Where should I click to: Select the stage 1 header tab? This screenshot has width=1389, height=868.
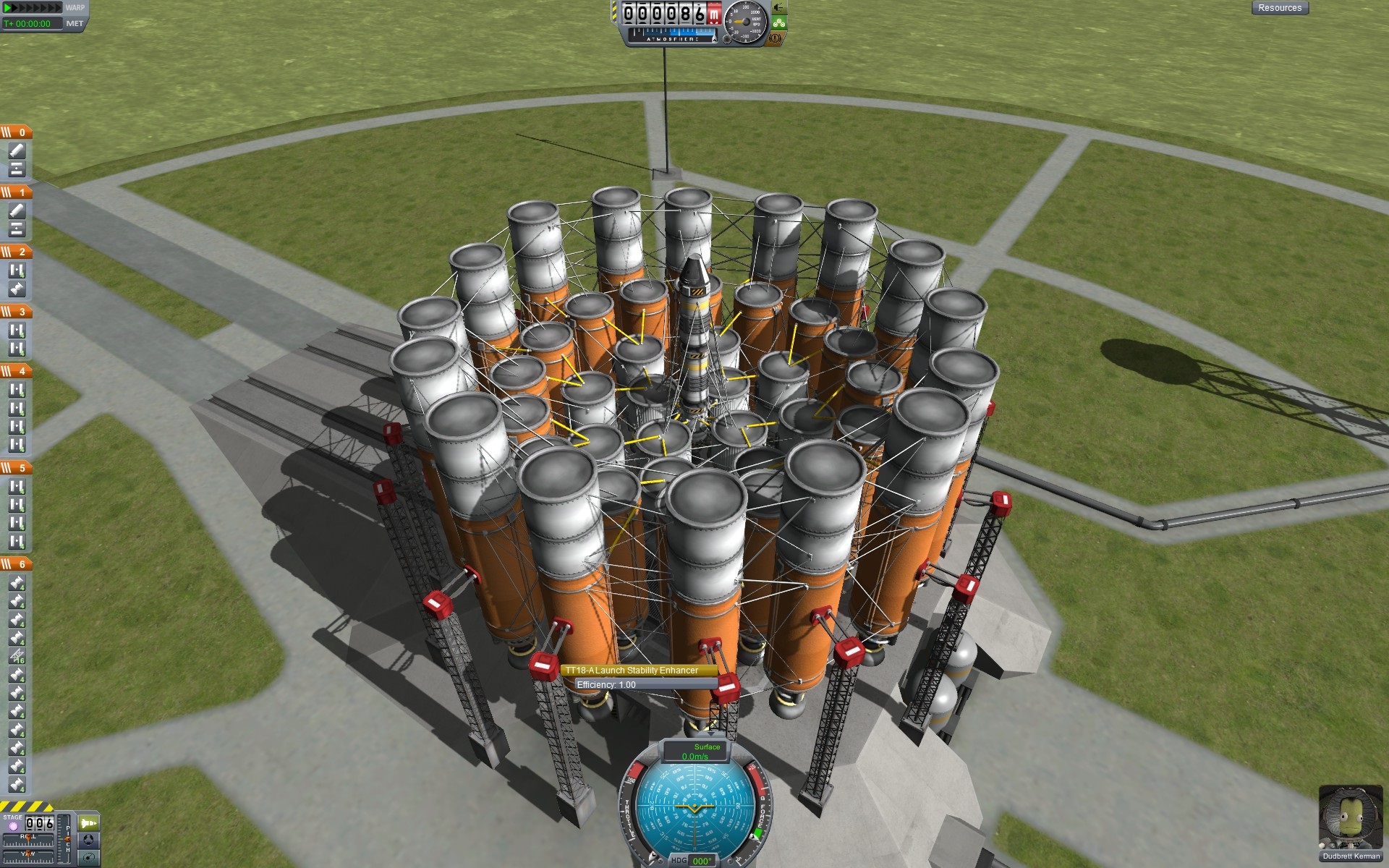[16, 192]
